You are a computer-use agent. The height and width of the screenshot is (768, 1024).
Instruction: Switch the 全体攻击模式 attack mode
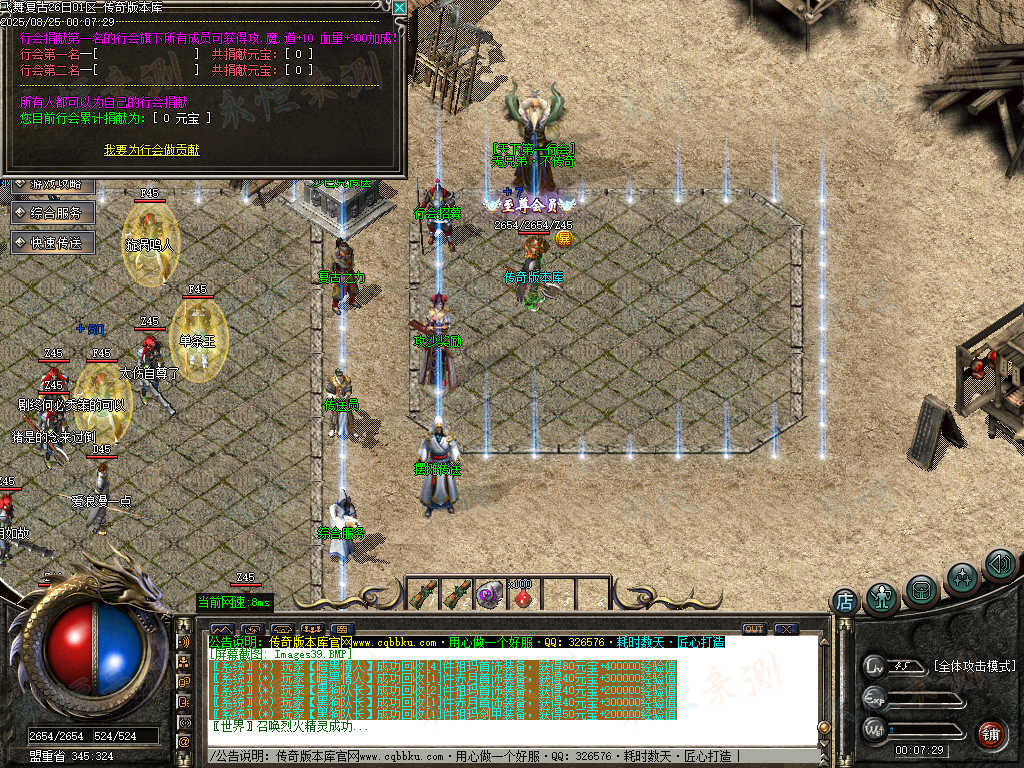click(x=974, y=666)
